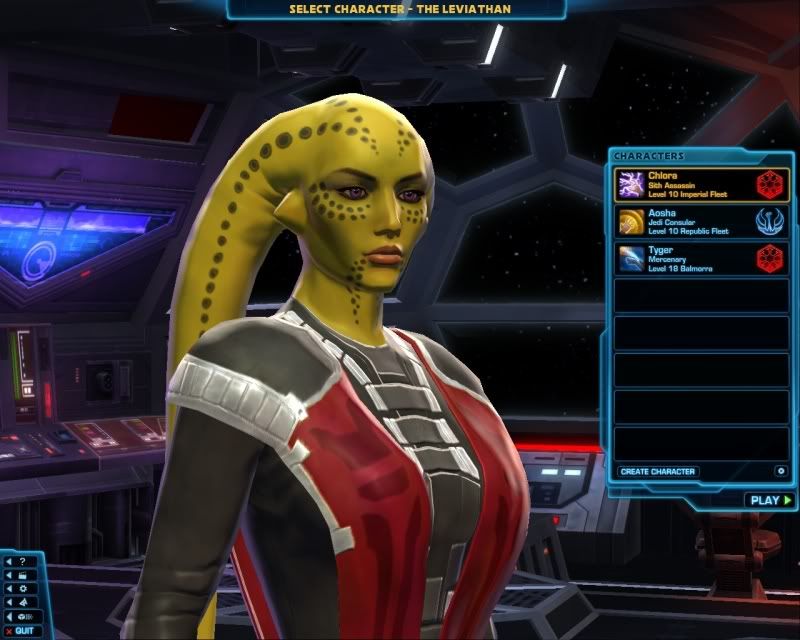Click the Create Character button
The image size is (800, 640).
(x=657, y=472)
